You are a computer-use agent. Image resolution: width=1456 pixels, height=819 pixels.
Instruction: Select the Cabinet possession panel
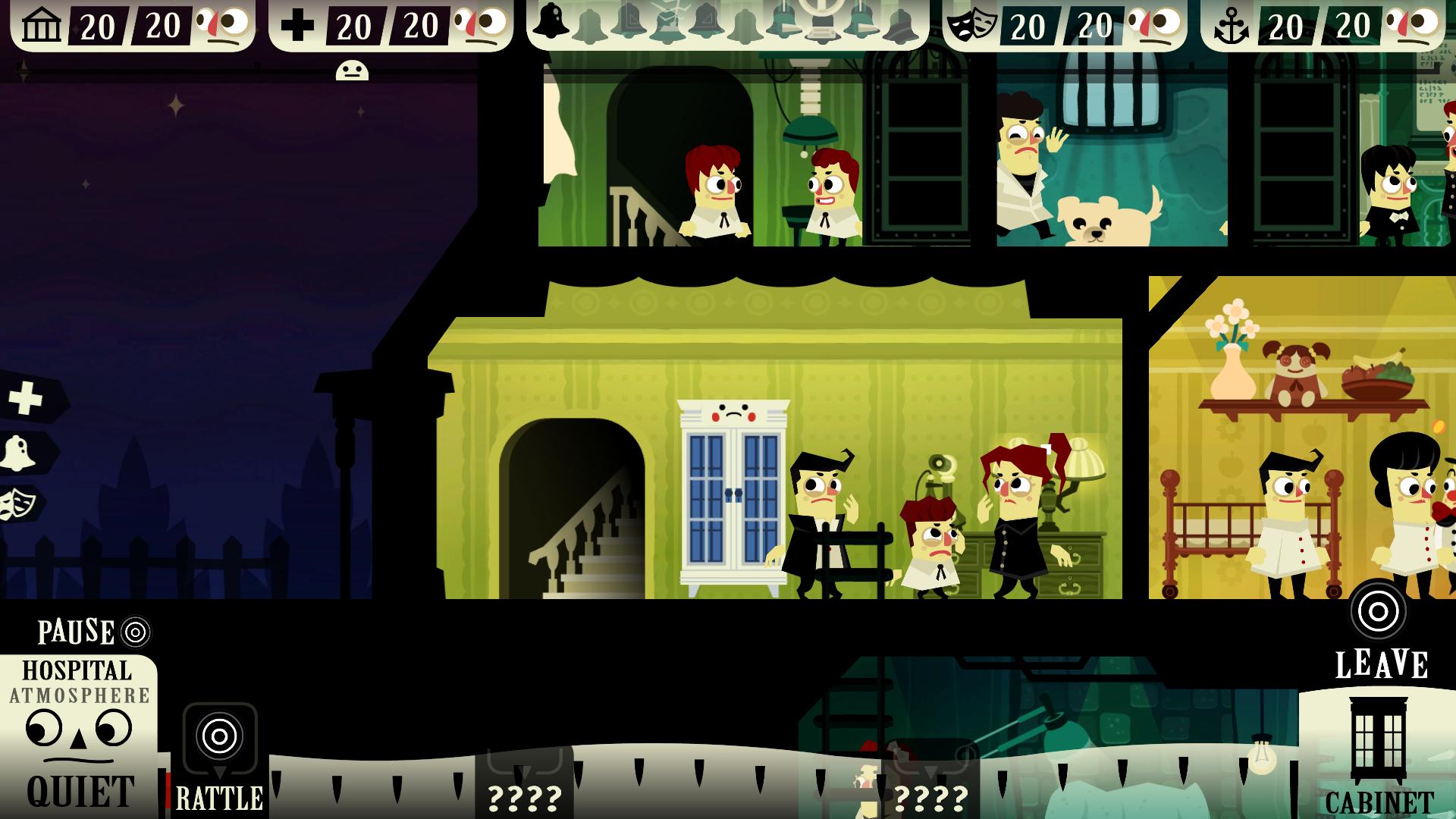click(1377, 753)
